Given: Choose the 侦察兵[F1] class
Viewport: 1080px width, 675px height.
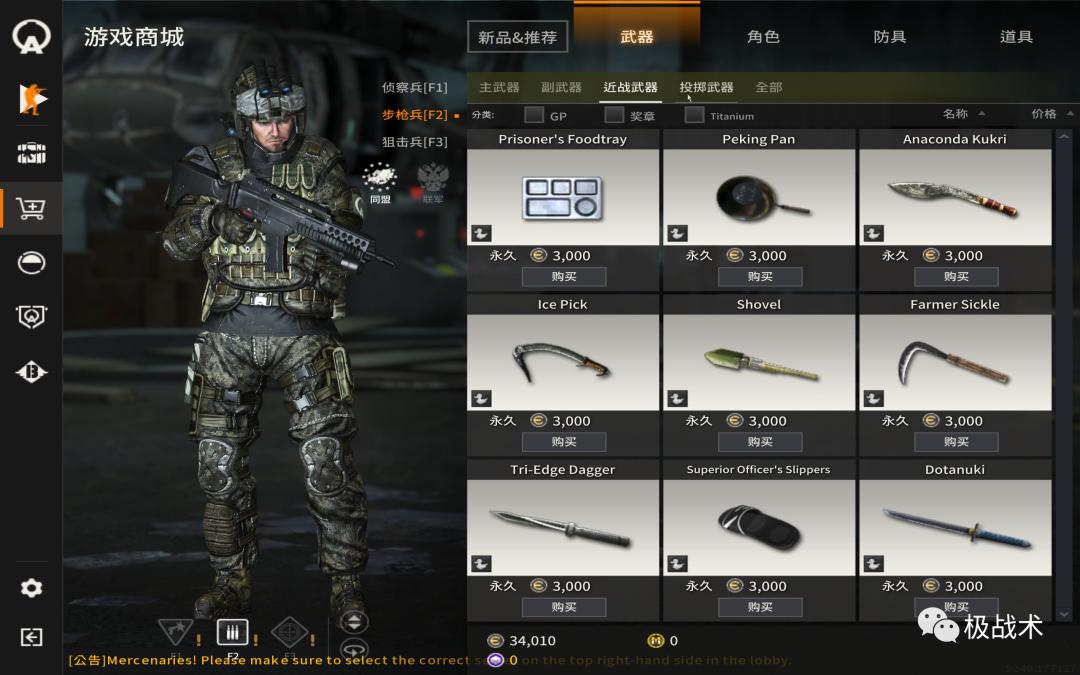Looking at the screenshot, I should tap(414, 87).
